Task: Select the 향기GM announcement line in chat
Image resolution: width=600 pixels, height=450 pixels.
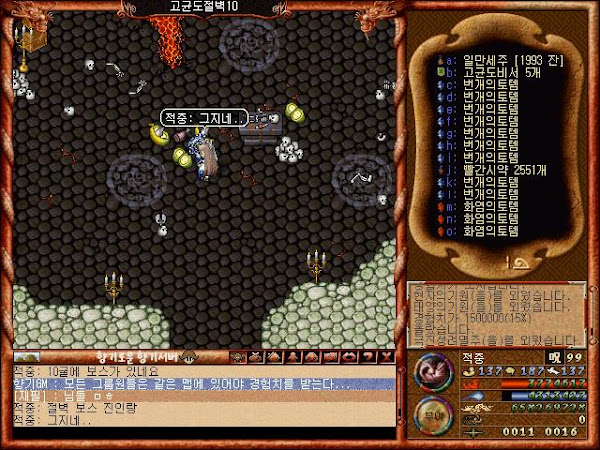Action: coord(180,384)
